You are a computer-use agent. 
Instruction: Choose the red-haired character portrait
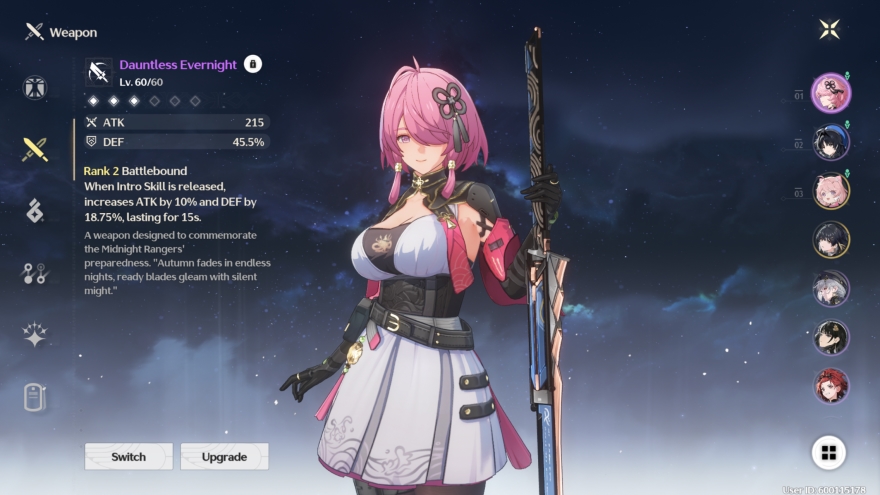(x=831, y=386)
